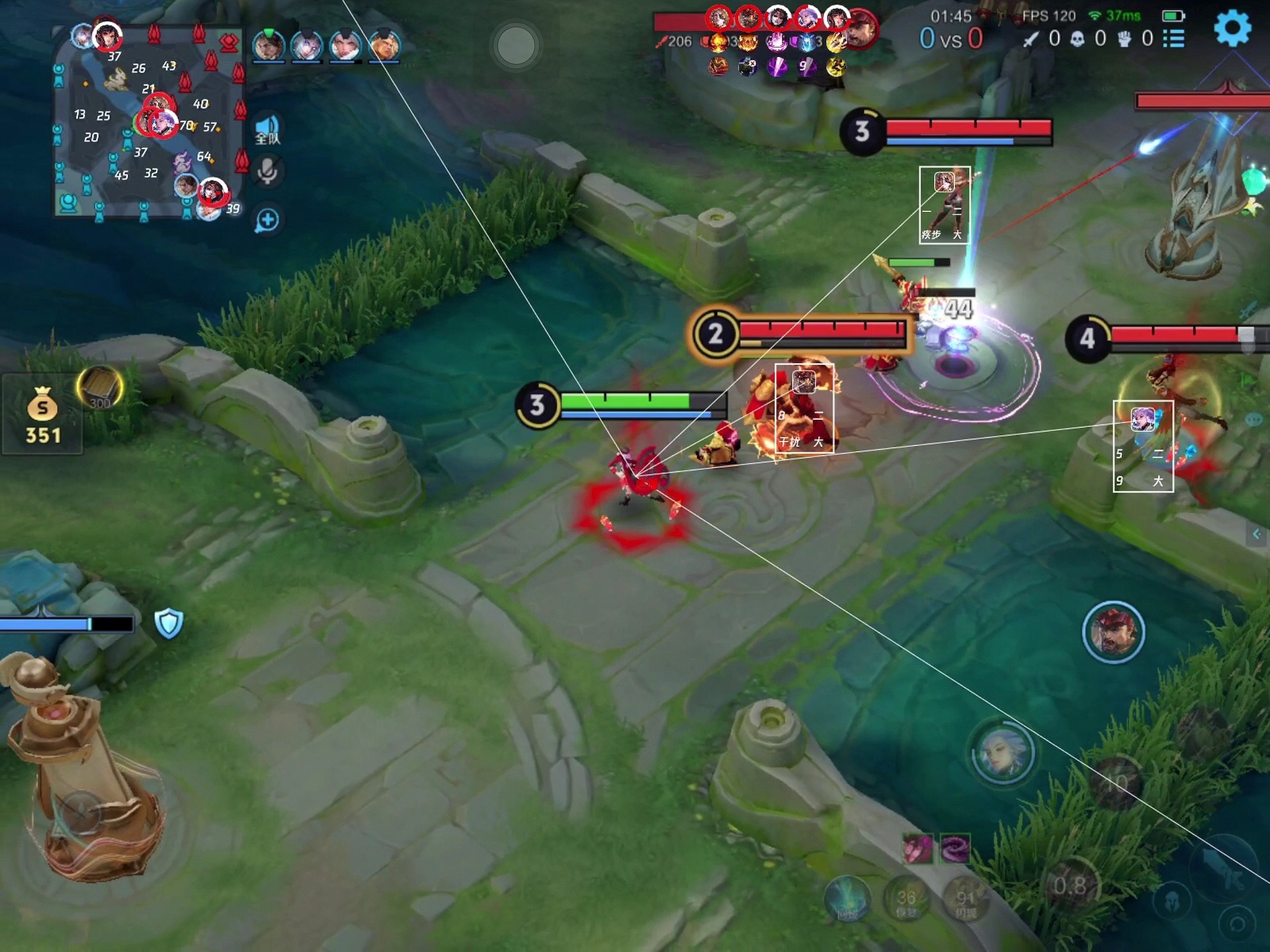Tap the grey circular floating button
1270x952 pixels.
point(516,45)
